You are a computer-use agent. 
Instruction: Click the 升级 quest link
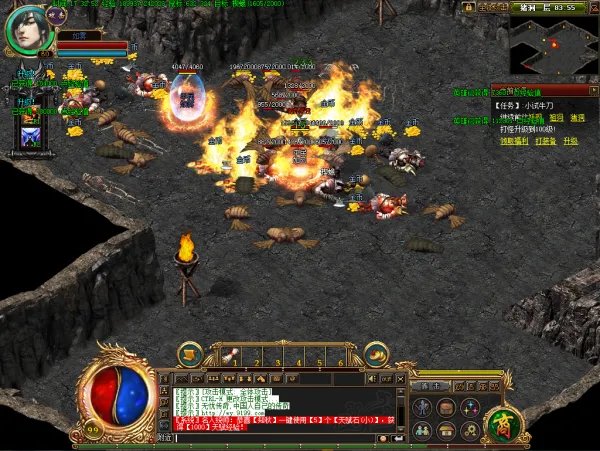(x=571, y=141)
